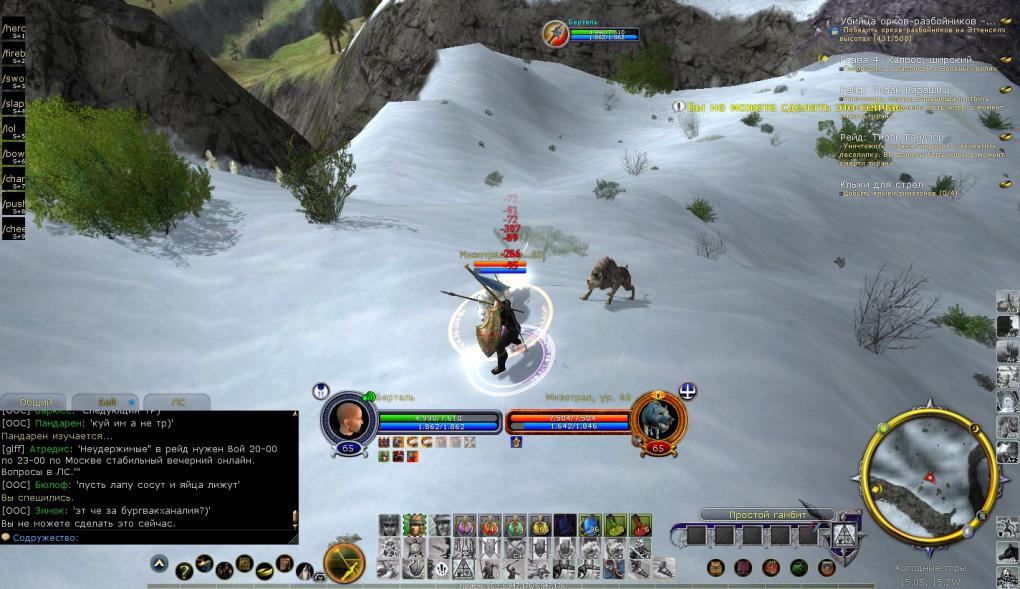Screen dimensions: 1020x589
Task: Switch to the Общий chat tab
Action: click(x=37, y=402)
